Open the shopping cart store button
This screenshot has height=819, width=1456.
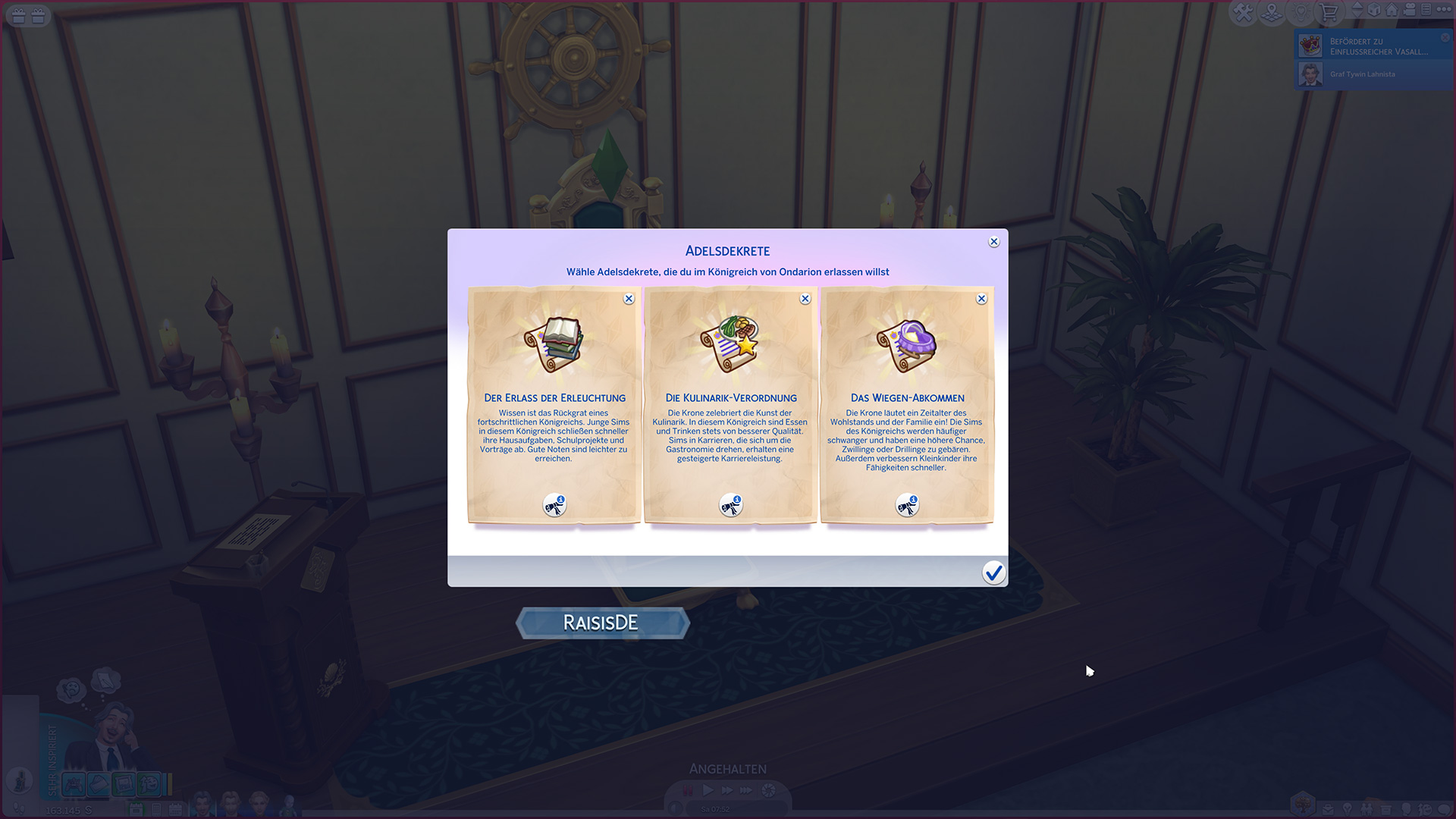[x=1329, y=12]
